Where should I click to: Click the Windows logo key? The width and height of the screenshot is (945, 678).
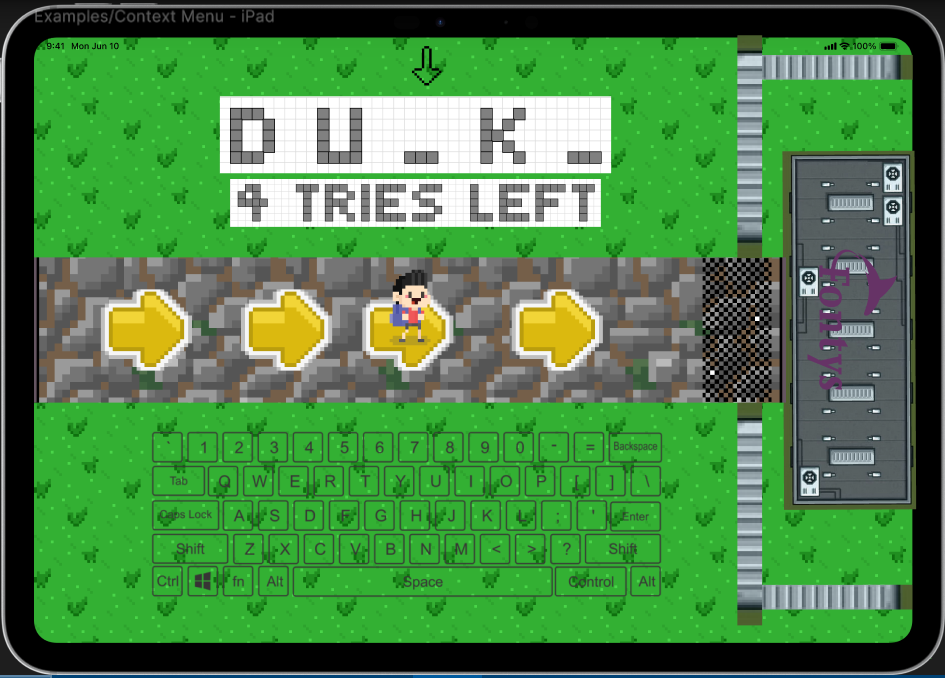coord(203,582)
